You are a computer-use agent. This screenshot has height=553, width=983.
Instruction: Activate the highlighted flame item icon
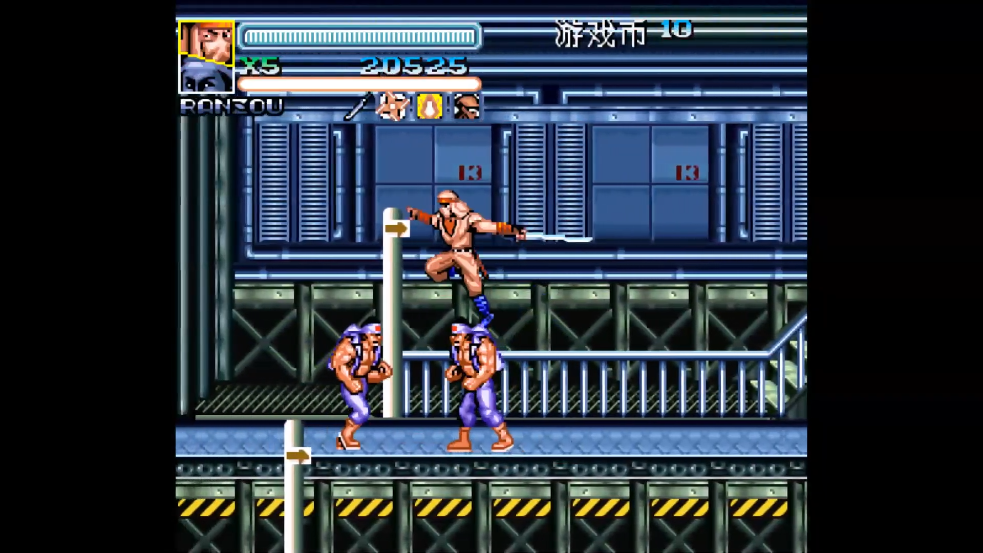[430, 106]
